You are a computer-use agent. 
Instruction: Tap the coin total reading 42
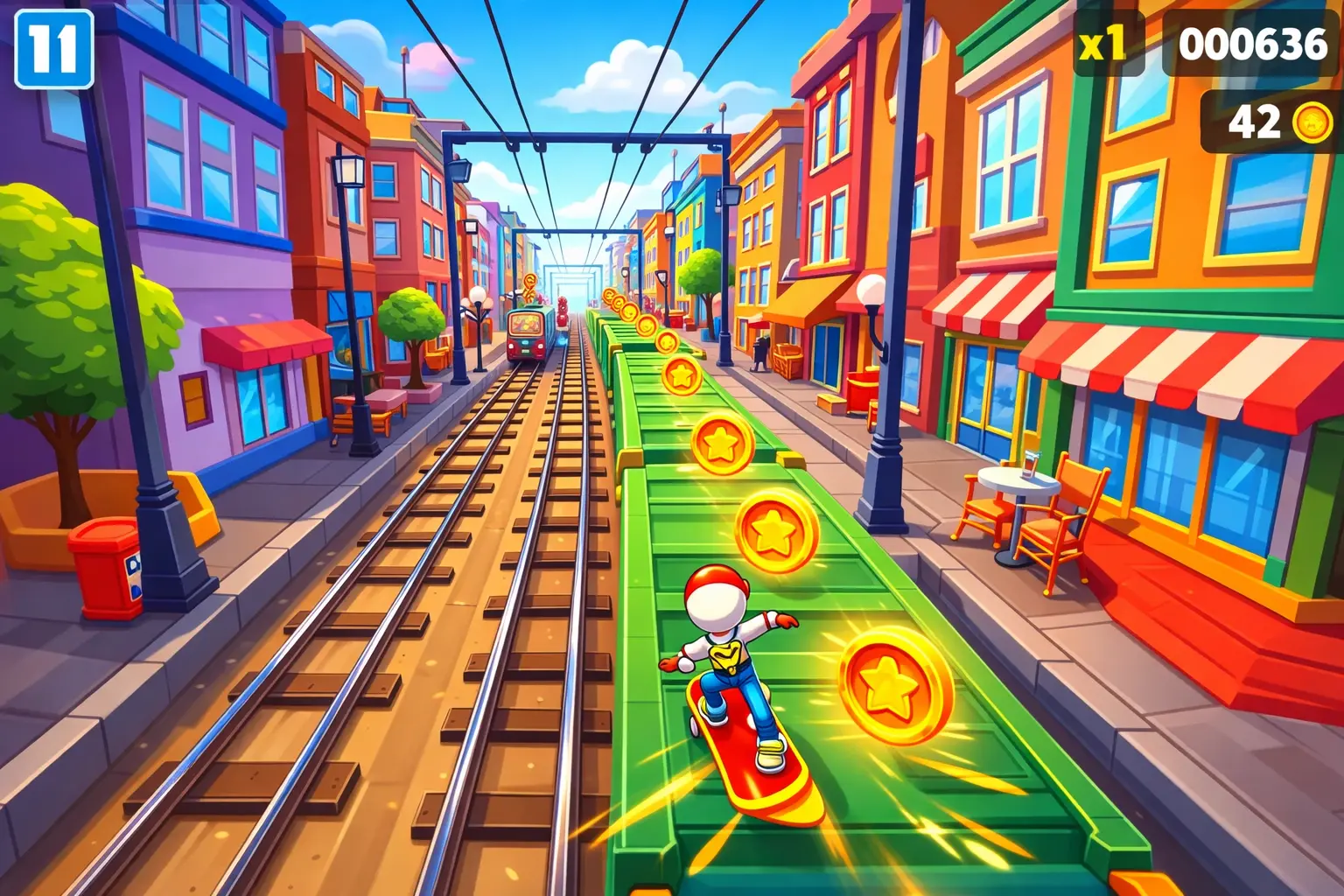[x=1254, y=121]
